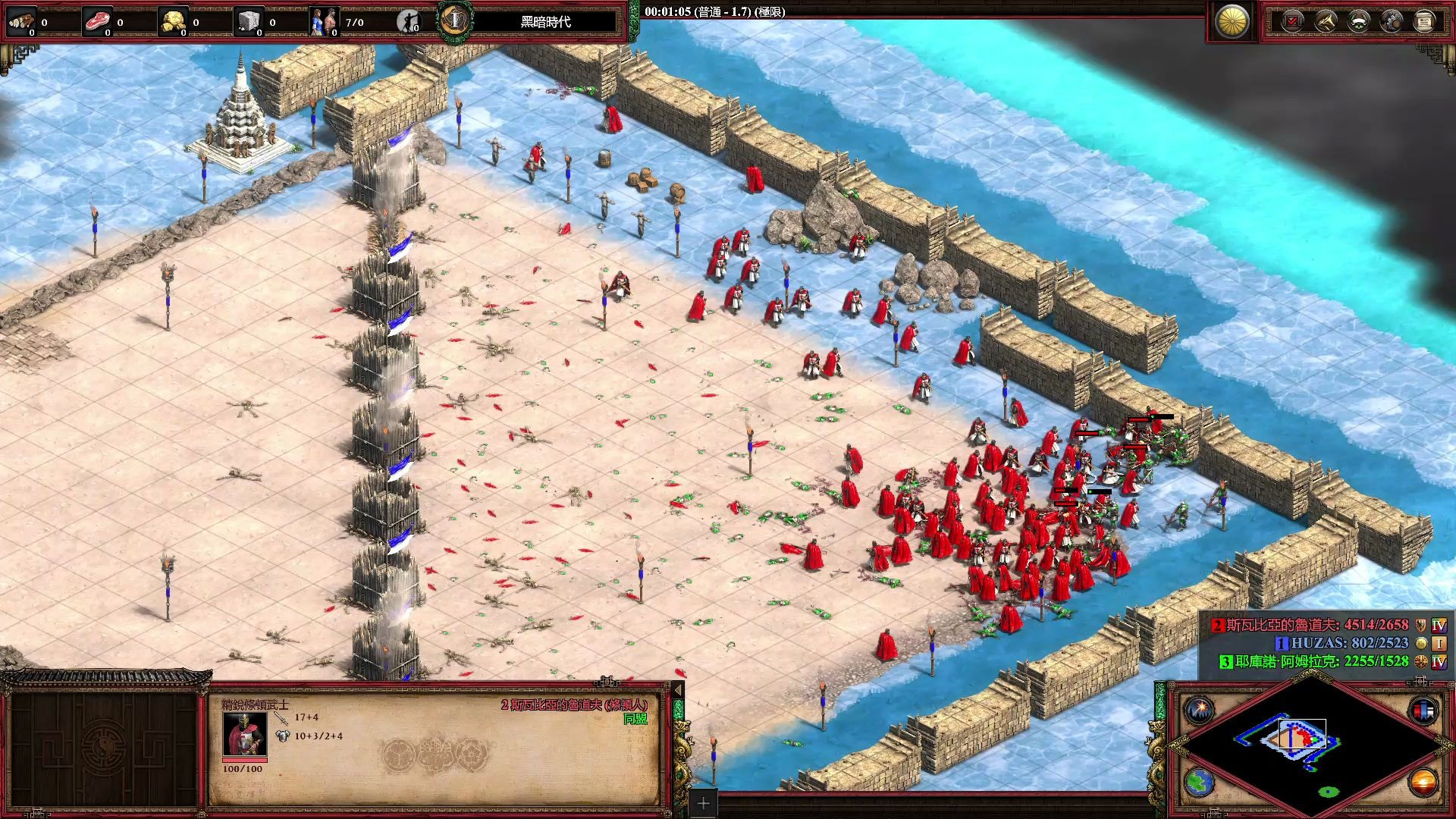
Task: Open the main menu scroll button
Action: tap(1424, 21)
